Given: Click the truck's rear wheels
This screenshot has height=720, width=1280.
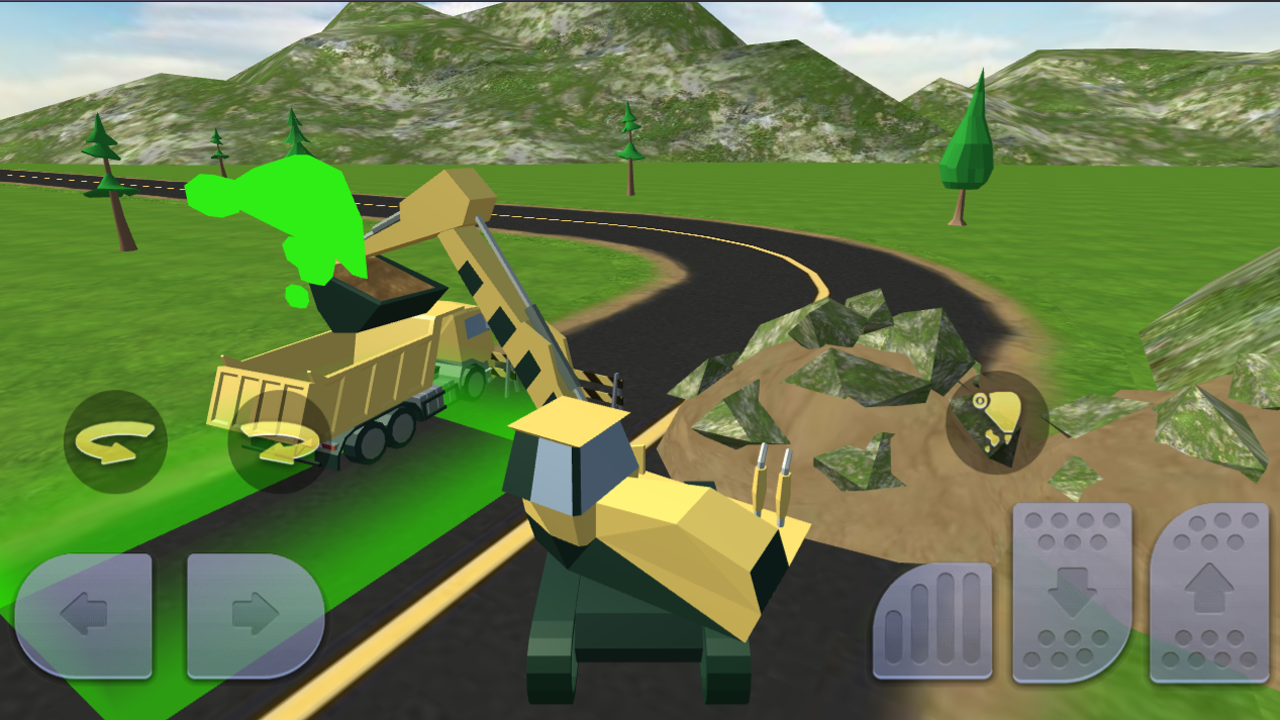Looking at the screenshot, I should pos(390,435).
